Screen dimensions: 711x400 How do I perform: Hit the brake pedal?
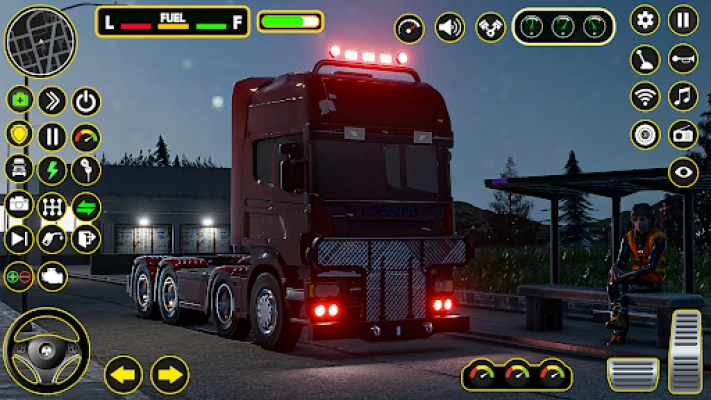633,374
